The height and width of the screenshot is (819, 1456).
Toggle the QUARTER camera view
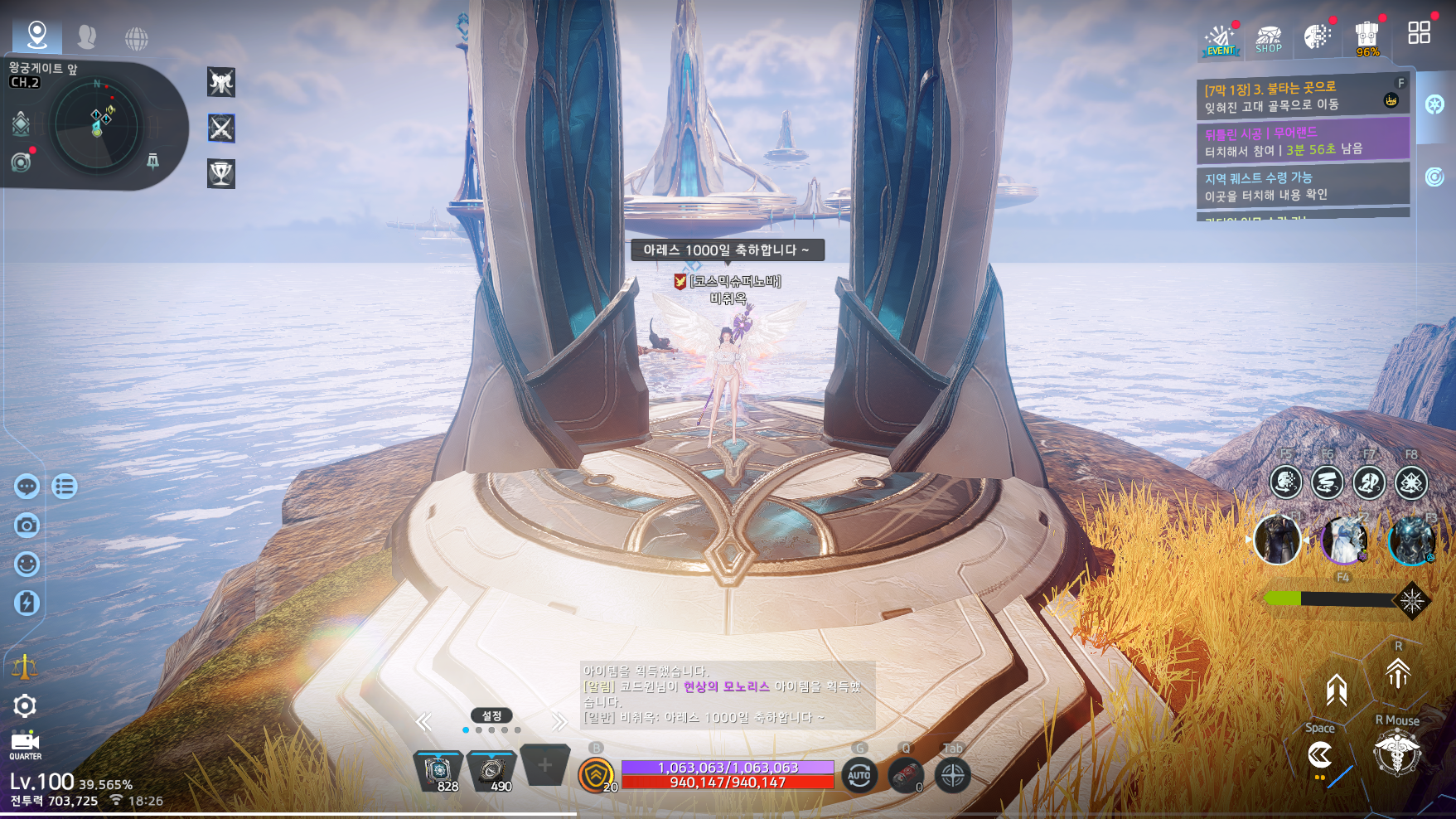(x=25, y=744)
